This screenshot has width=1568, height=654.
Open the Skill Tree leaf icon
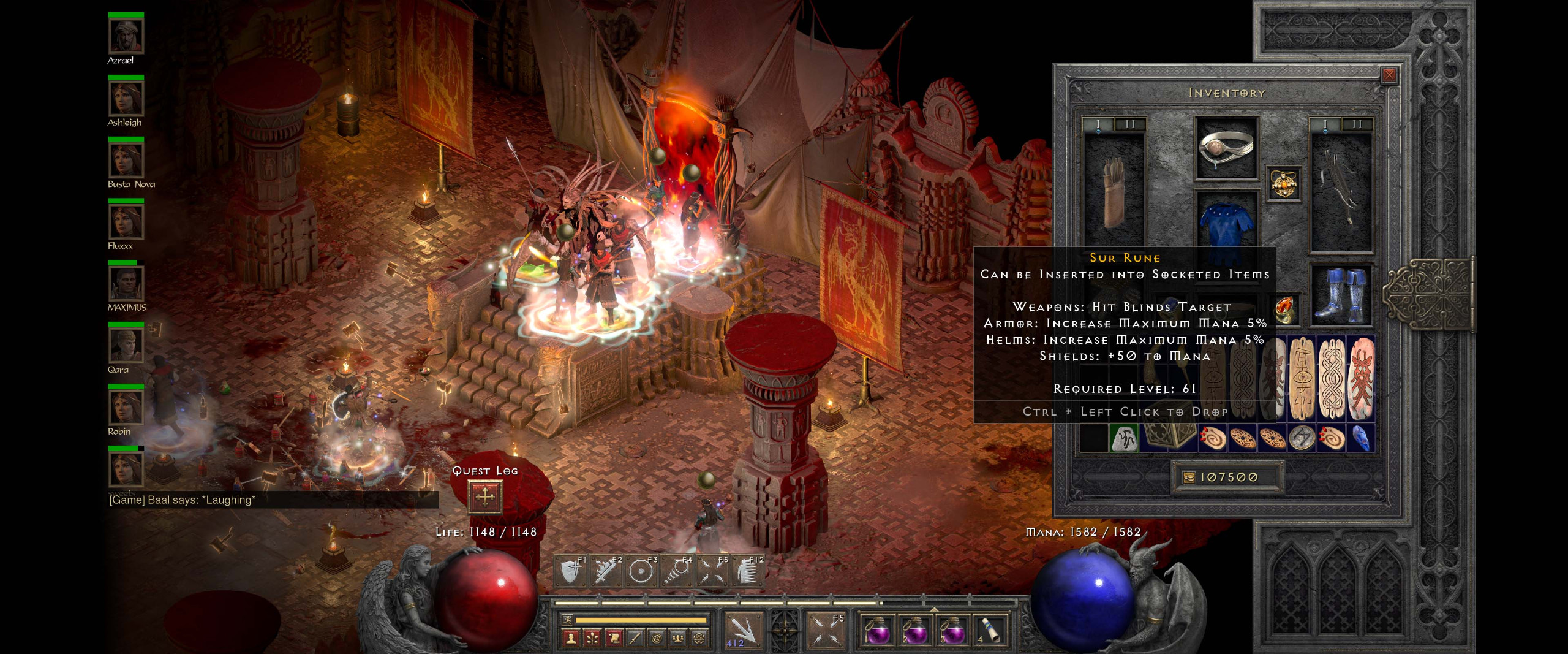592,640
